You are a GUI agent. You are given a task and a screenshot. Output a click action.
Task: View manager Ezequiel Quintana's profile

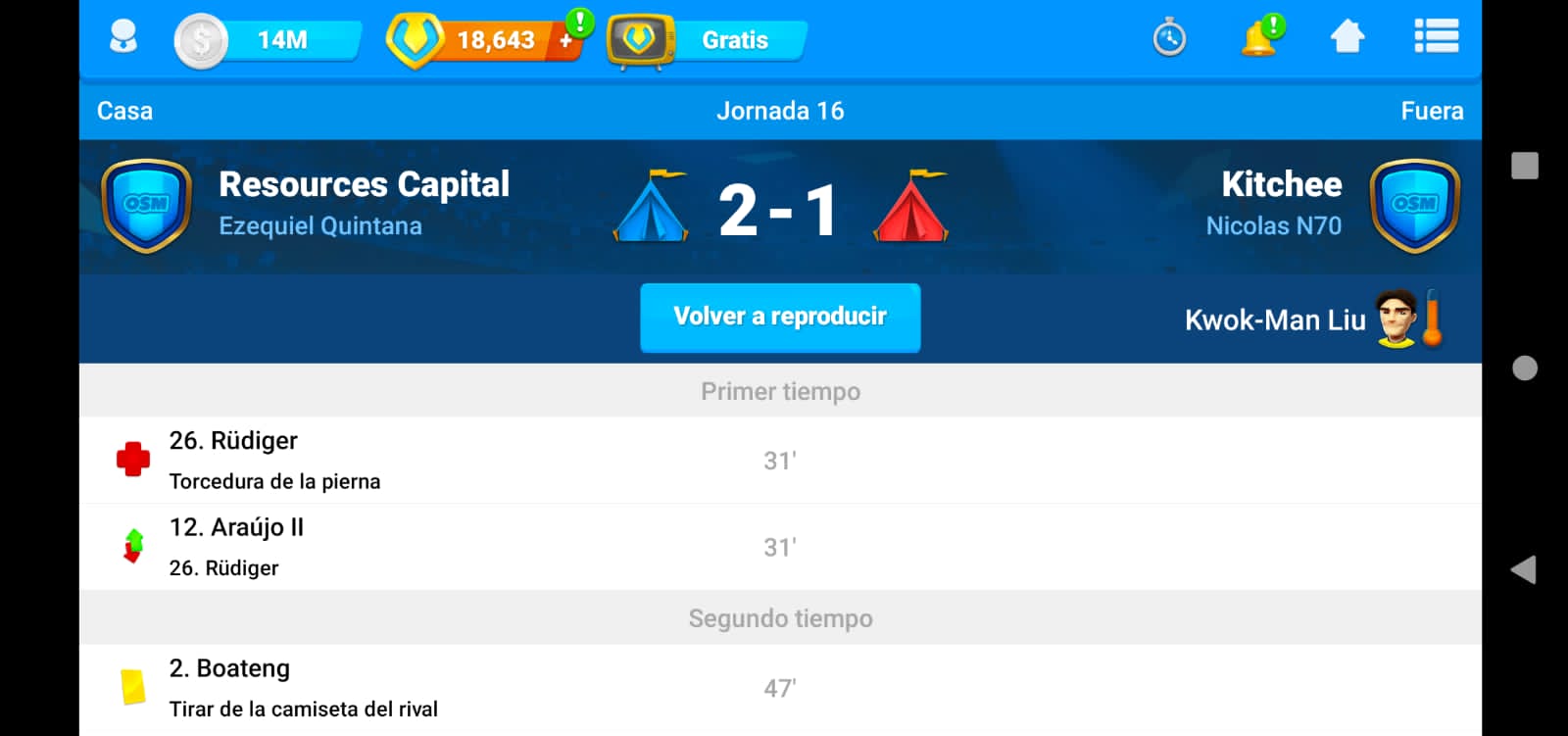(x=320, y=226)
